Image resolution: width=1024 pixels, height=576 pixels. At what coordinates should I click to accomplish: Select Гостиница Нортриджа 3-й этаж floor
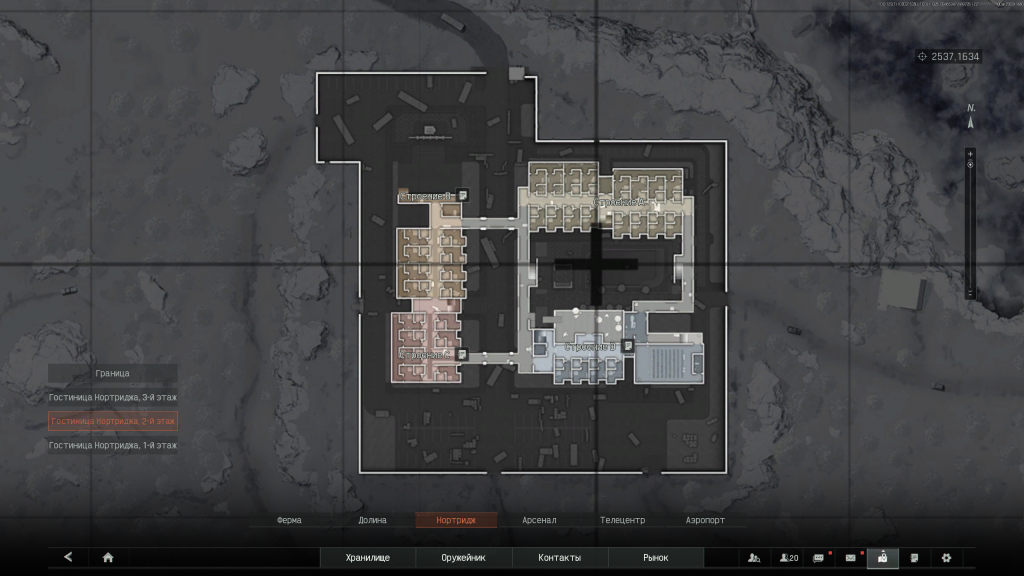point(113,397)
